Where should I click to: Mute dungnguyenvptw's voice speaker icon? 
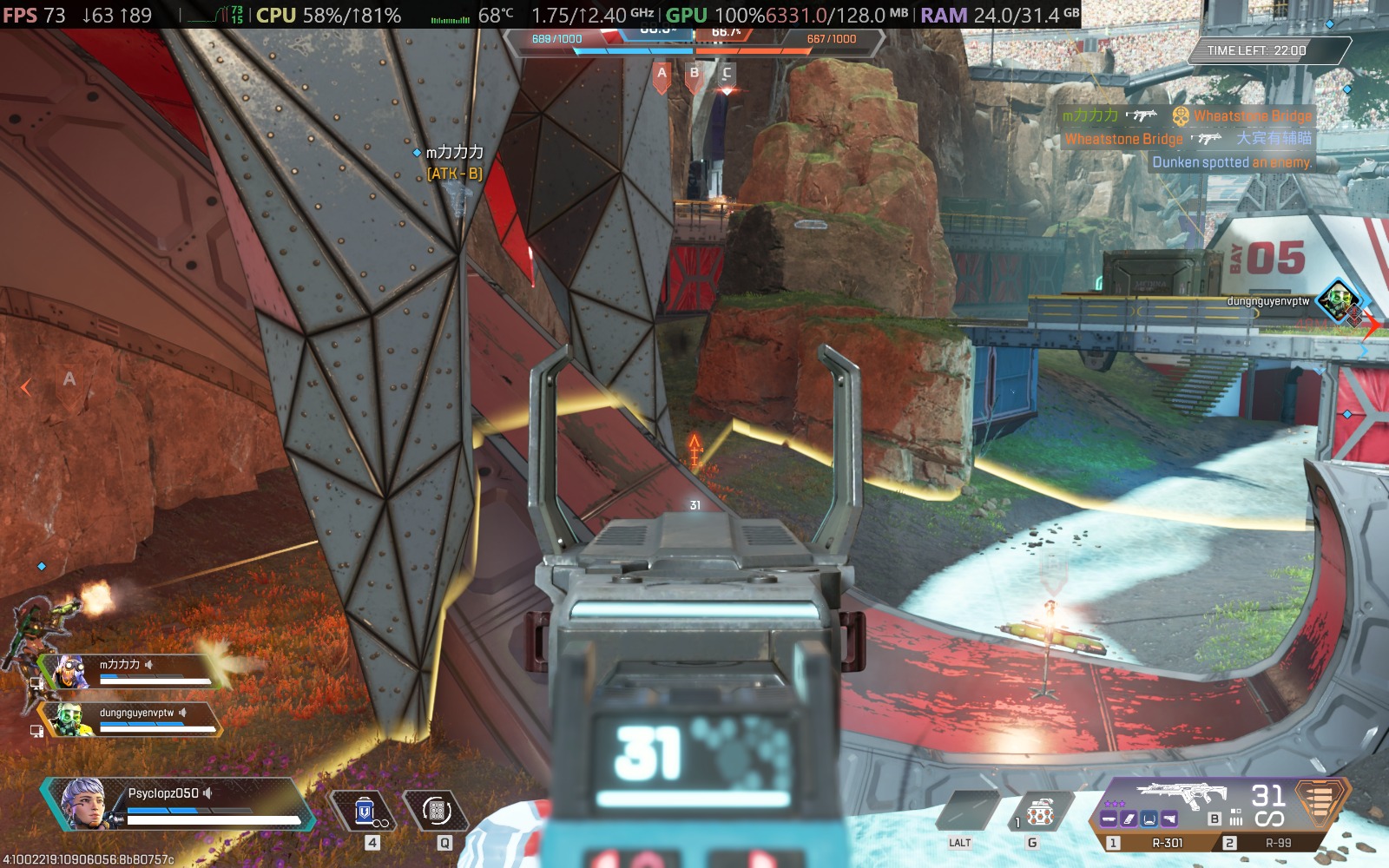[x=182, y=713]
